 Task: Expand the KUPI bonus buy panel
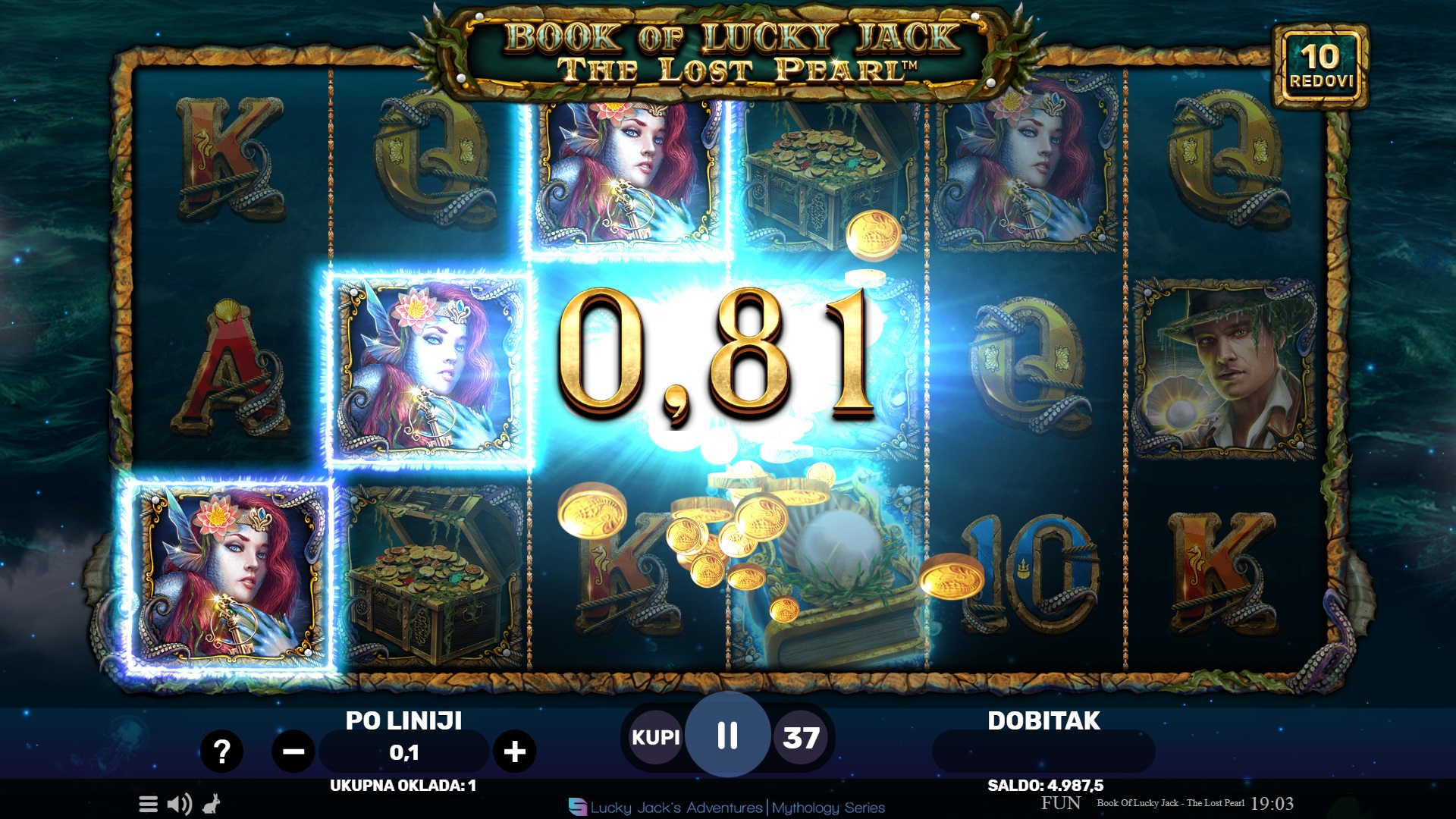pyautogui.click(x=655, y=736)
